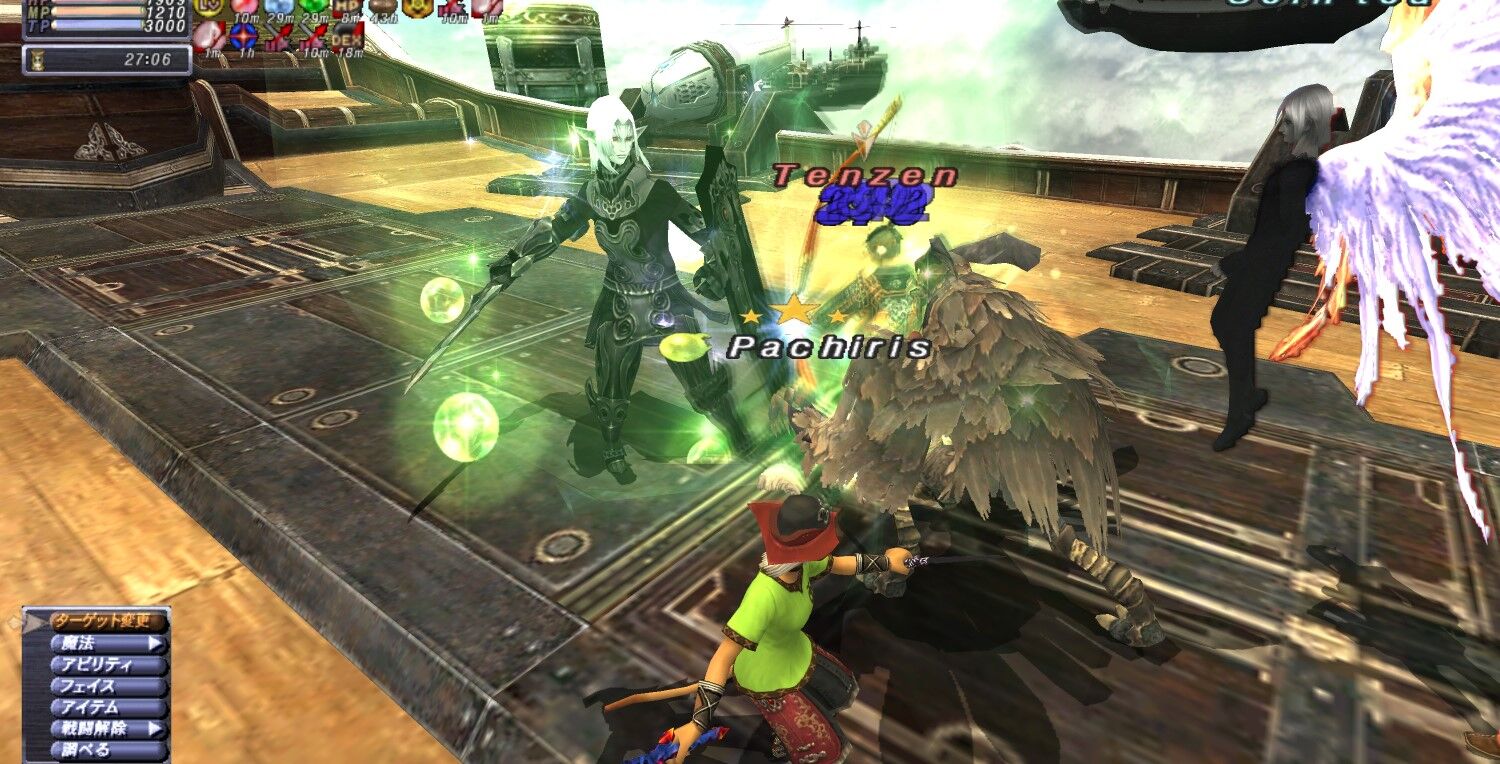This screenshot has height=764, width=1500.
Task: Click the 調べる check command button
Action: (x=85, y=748)
